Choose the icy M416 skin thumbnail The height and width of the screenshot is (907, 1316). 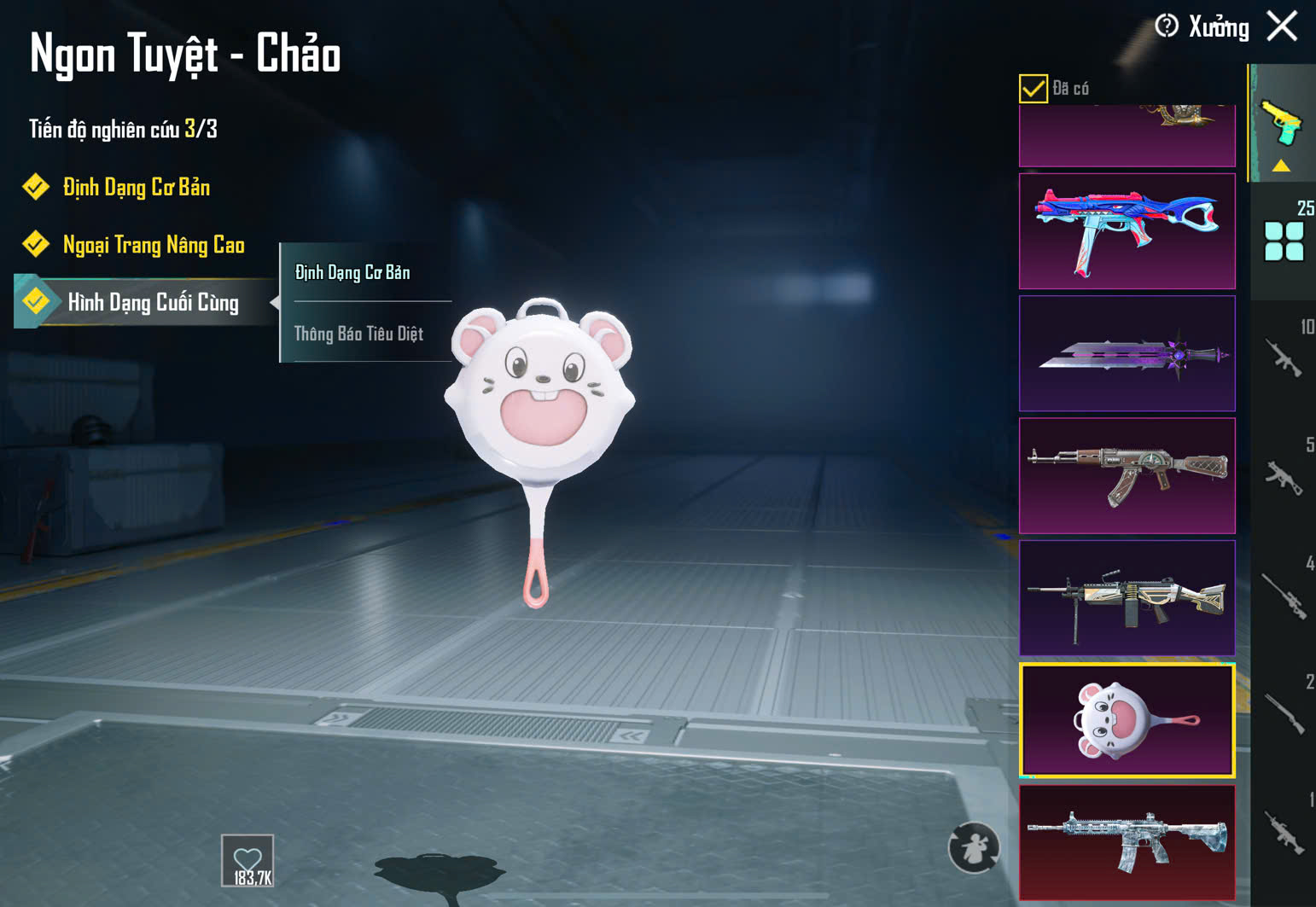click(x=1127, y=842)
